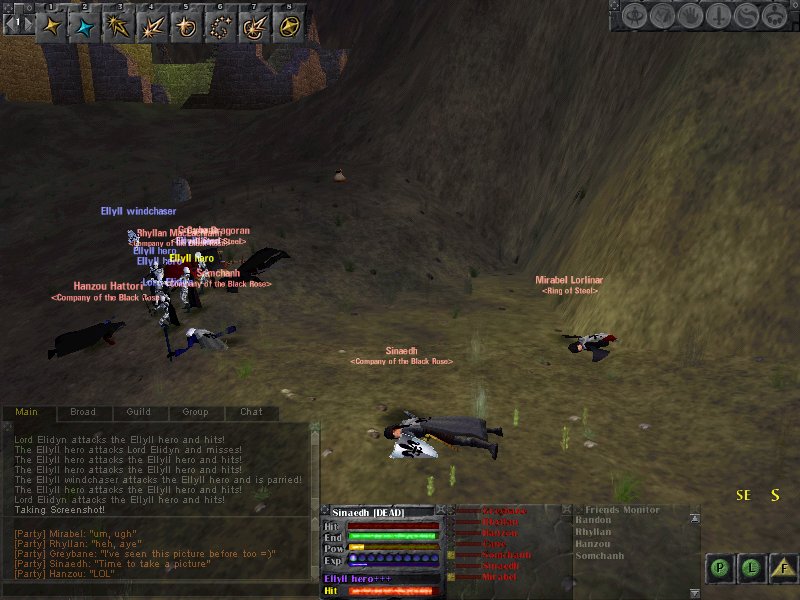Trigger the spiral of stars in slot 6

click(x=221, y=25)
